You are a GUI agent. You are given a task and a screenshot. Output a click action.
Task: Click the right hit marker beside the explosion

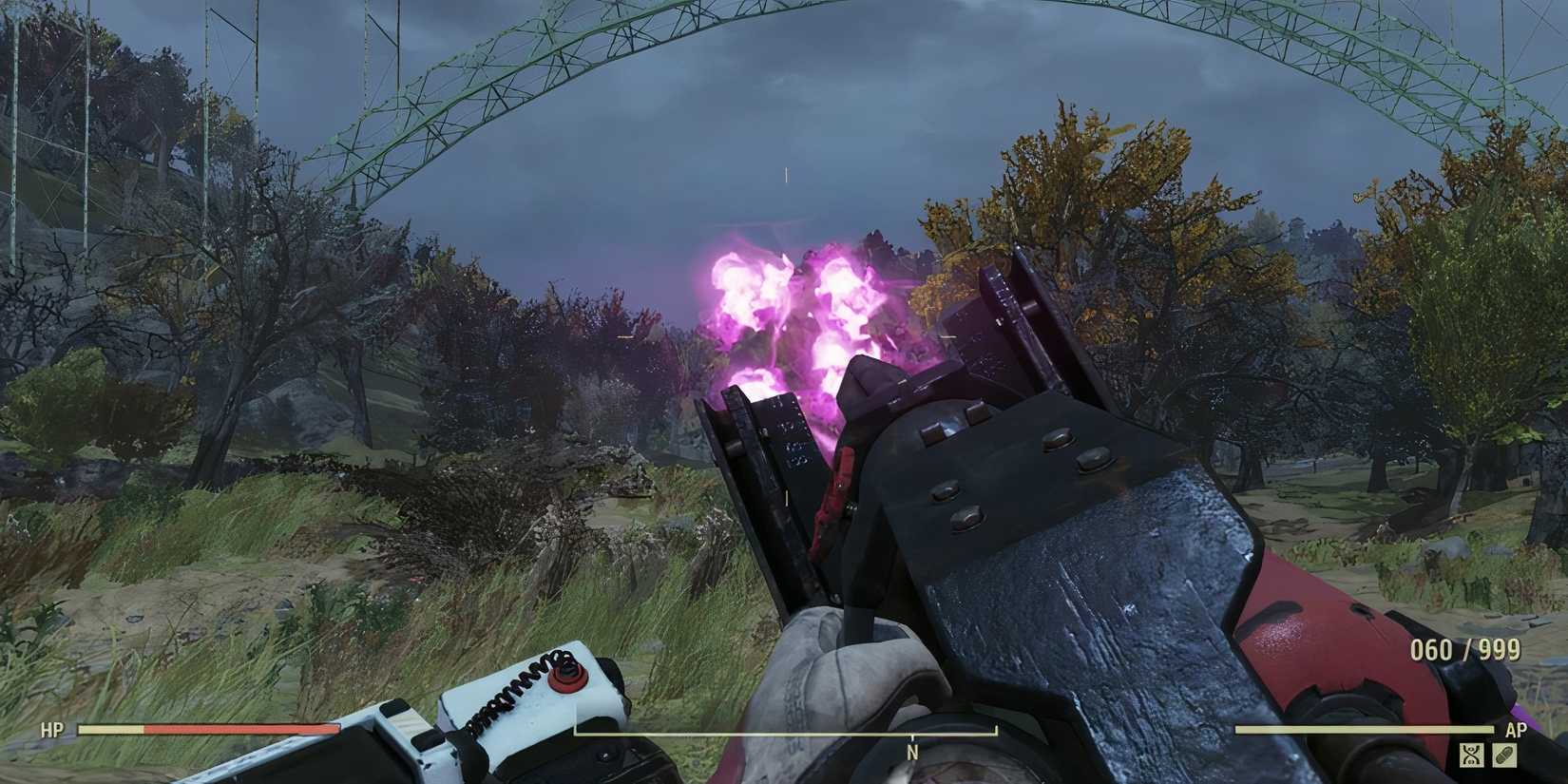coord(947,335)
